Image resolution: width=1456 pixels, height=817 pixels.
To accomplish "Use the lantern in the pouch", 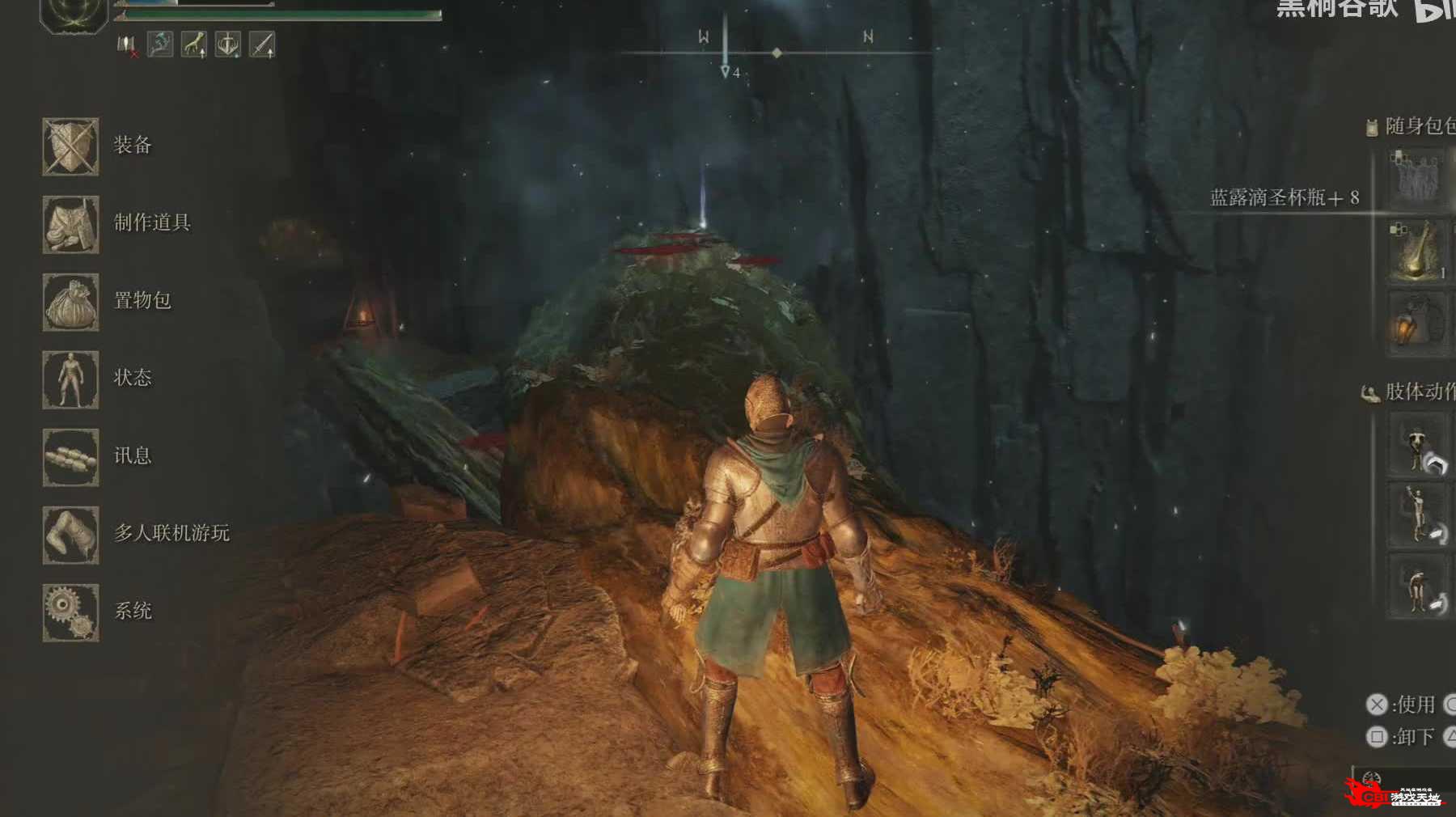I will click(x=1416, y=324).
